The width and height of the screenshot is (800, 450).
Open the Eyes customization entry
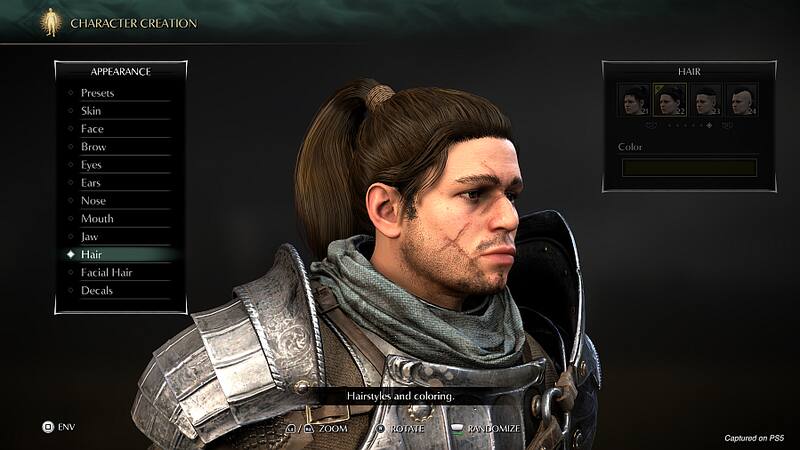[92, 165]
